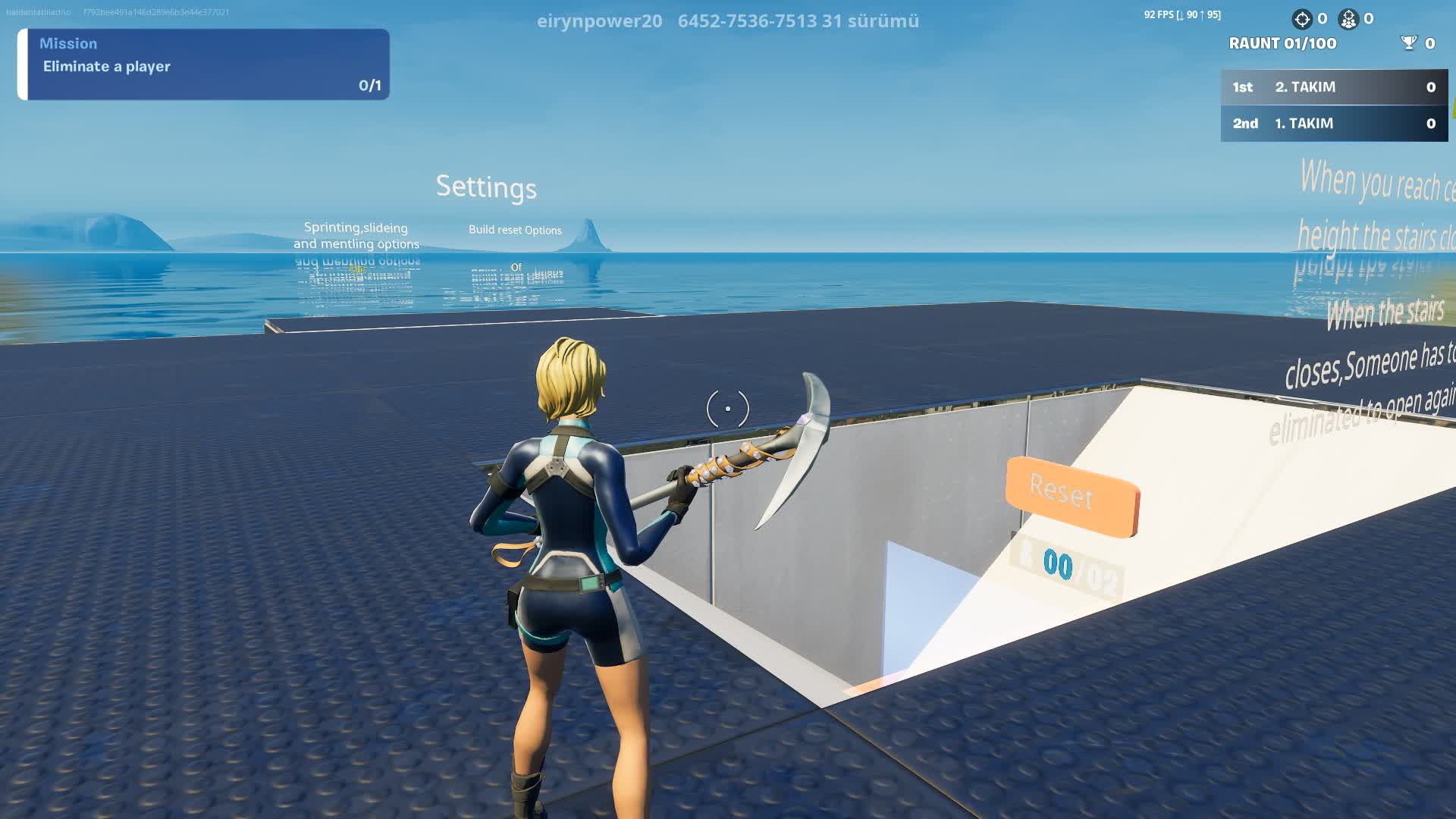Viewport: 1456px width, 819px height.
Task: Click the 0/1 mission progress indicator
Action: [369, 86]
